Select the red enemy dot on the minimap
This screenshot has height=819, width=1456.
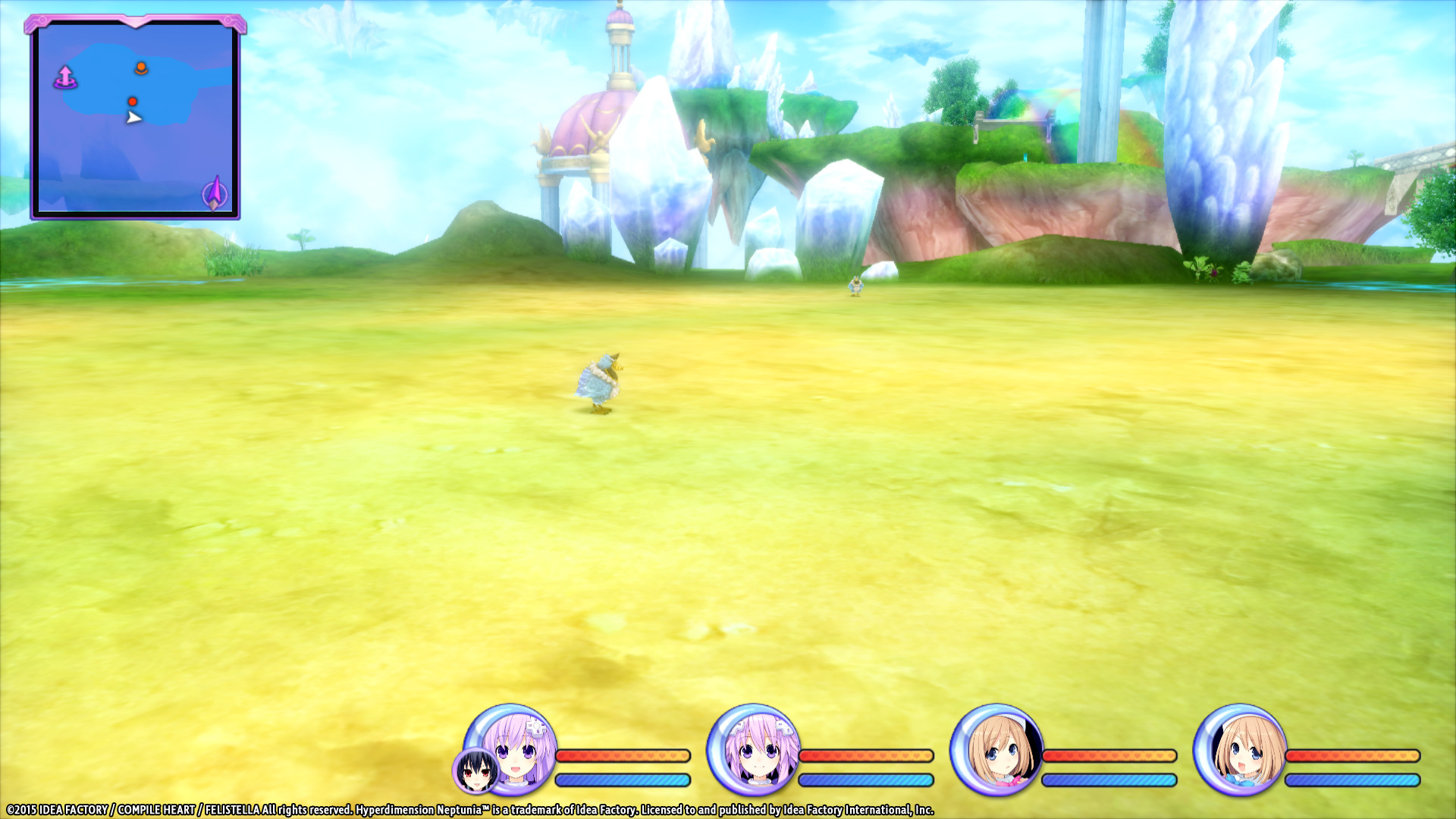(x=134, y=101)
